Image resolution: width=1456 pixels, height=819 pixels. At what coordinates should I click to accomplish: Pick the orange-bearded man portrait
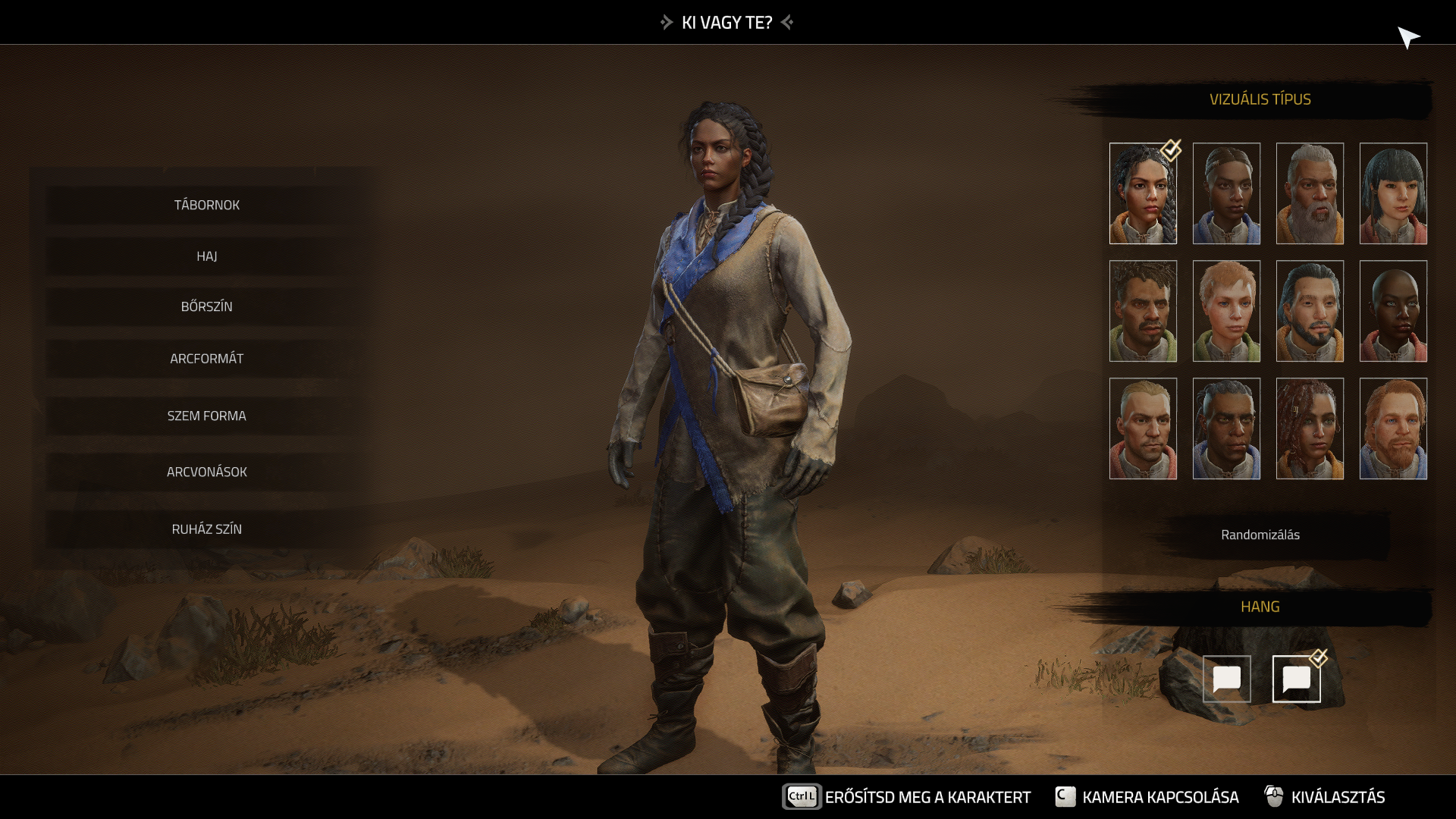pyautogui.click(x=1393, y=428)
